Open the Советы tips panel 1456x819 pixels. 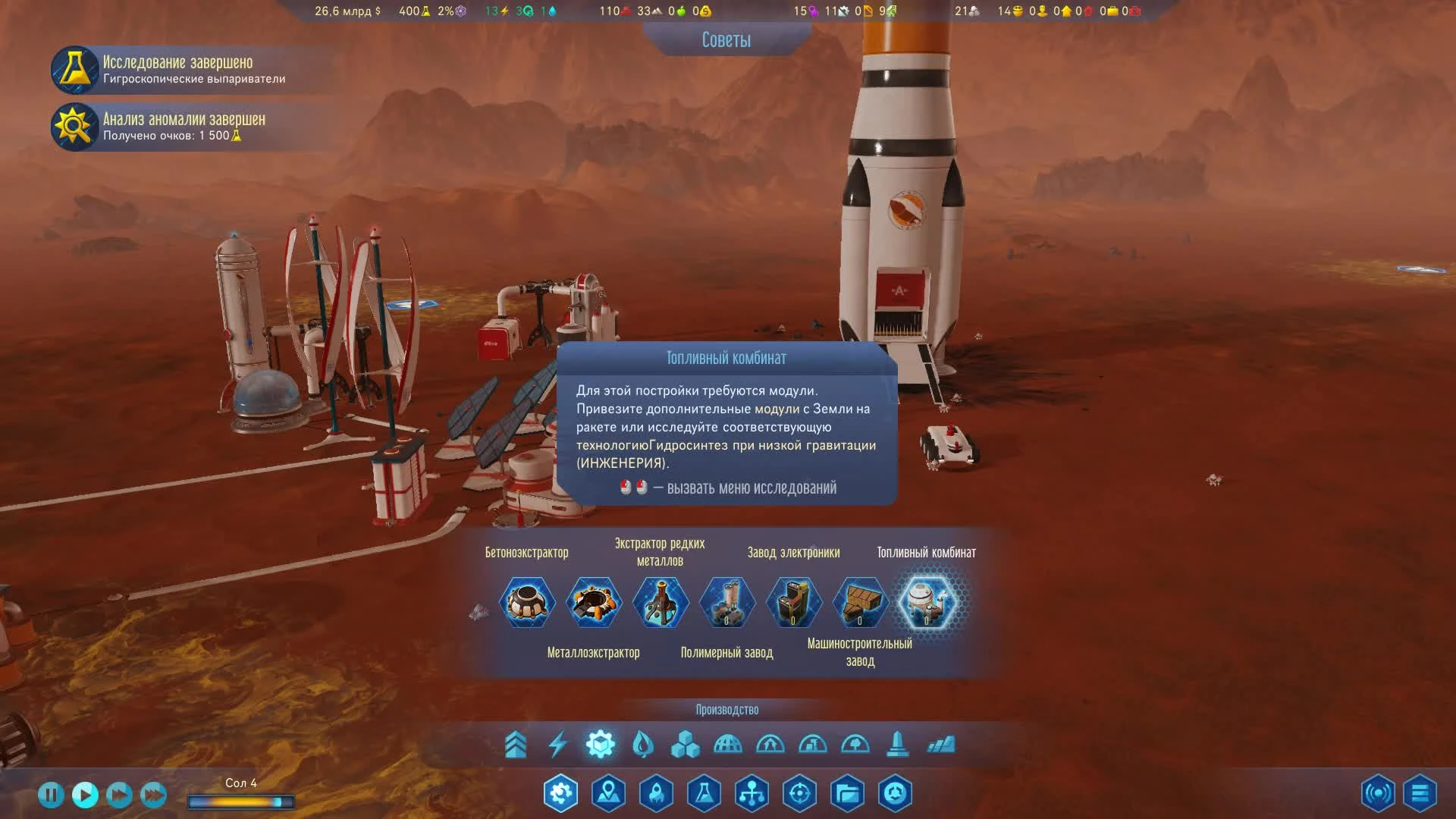(x=726, y=40)
